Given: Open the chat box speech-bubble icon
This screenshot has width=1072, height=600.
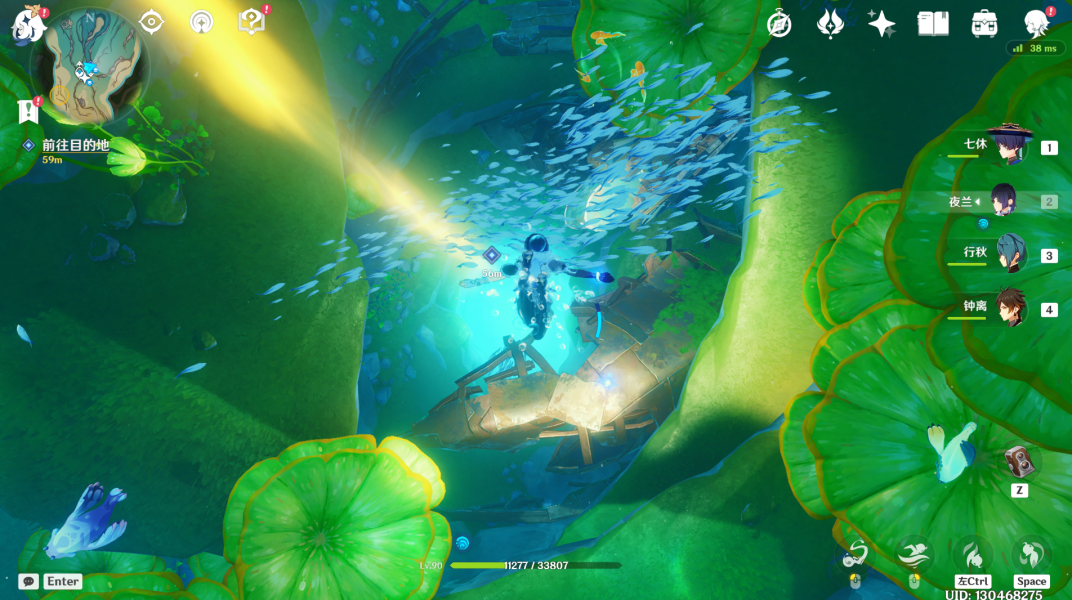Looking at the screenshot, I should 29,581.
